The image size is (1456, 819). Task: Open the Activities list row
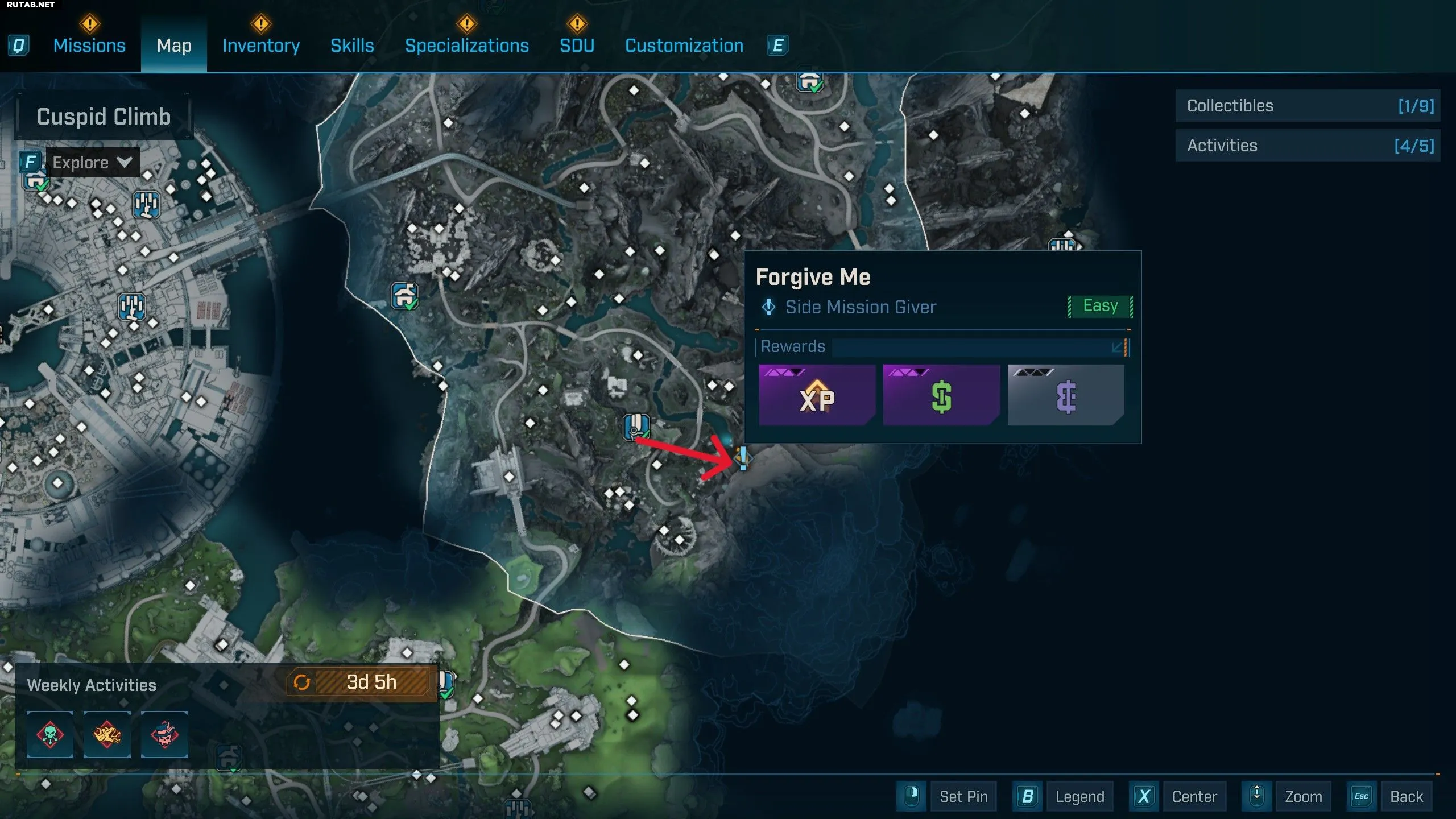pyautogui.click(x=1308, y=146)
